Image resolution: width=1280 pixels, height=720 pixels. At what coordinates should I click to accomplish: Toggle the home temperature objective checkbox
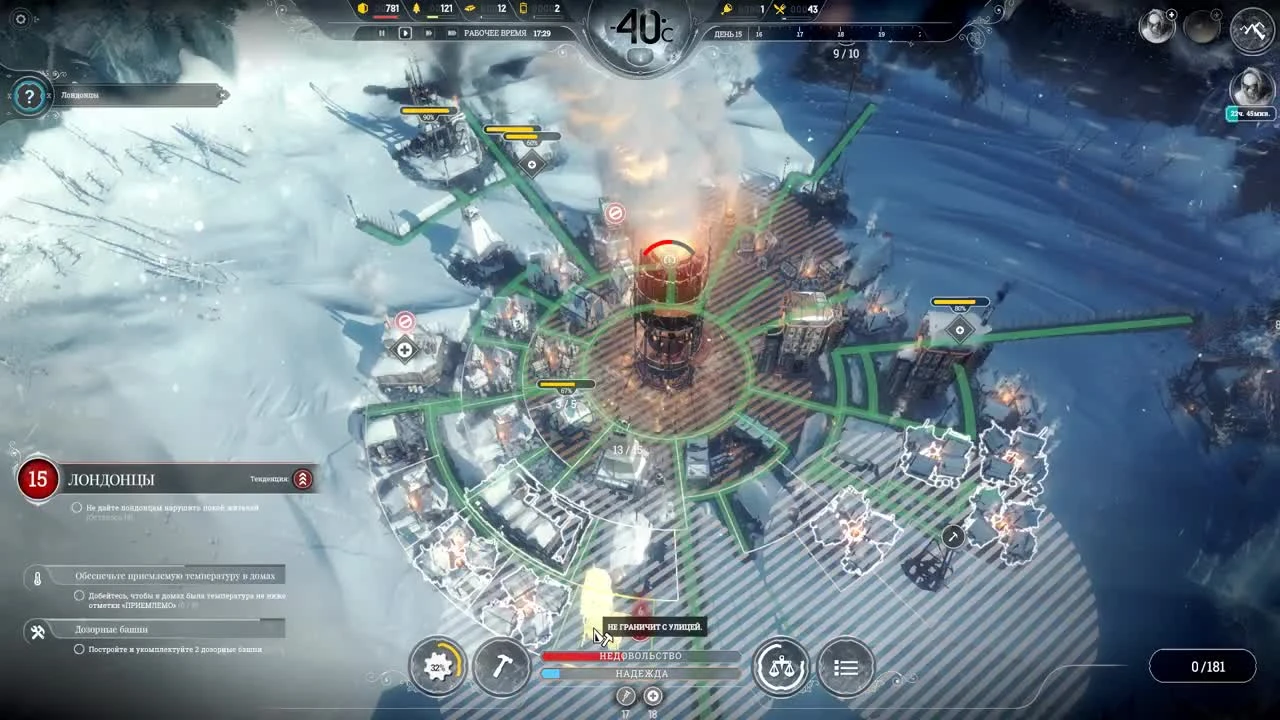pos(79,596)
